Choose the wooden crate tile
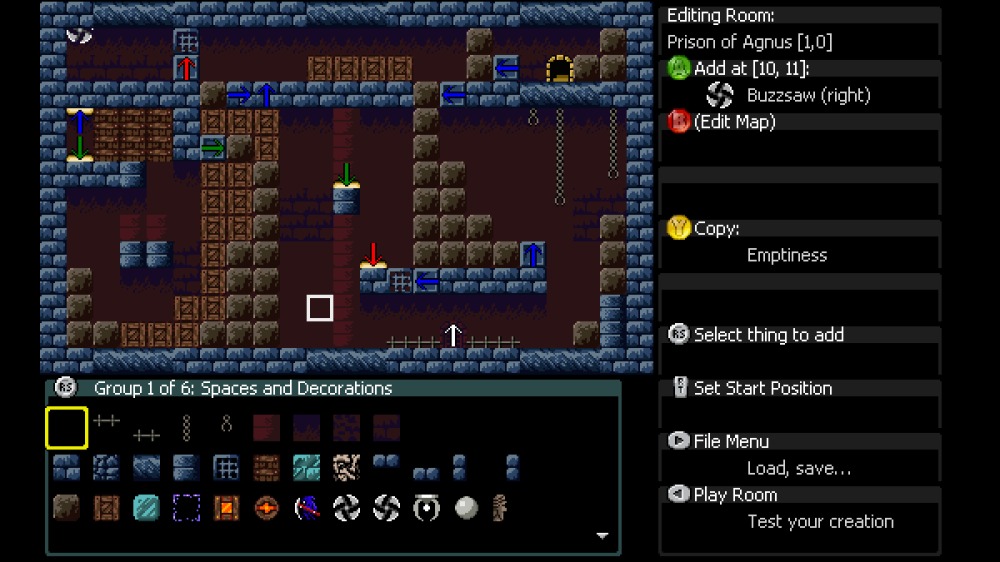Screen dimensions: 1000x562 coord(106,508)
